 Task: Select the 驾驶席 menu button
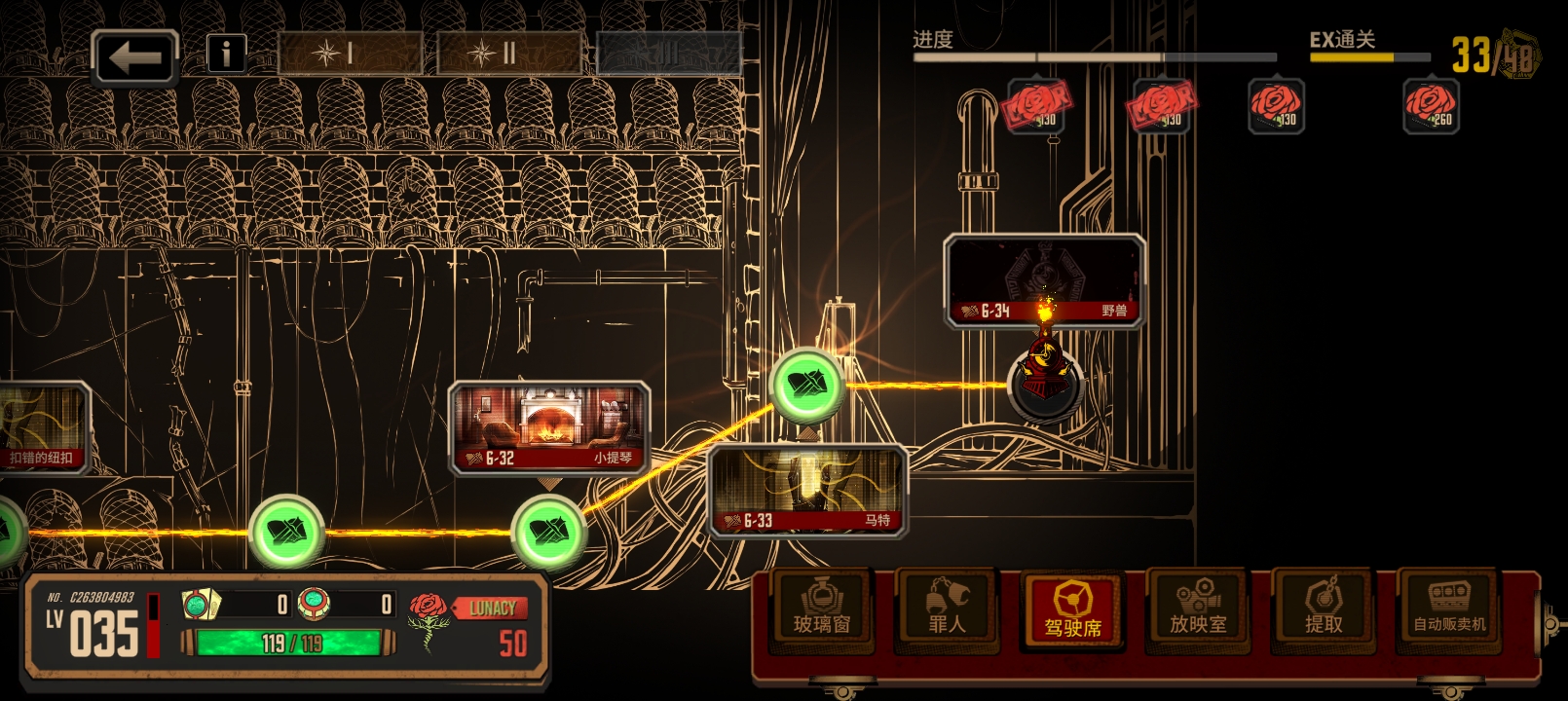tap(1072, 609)
